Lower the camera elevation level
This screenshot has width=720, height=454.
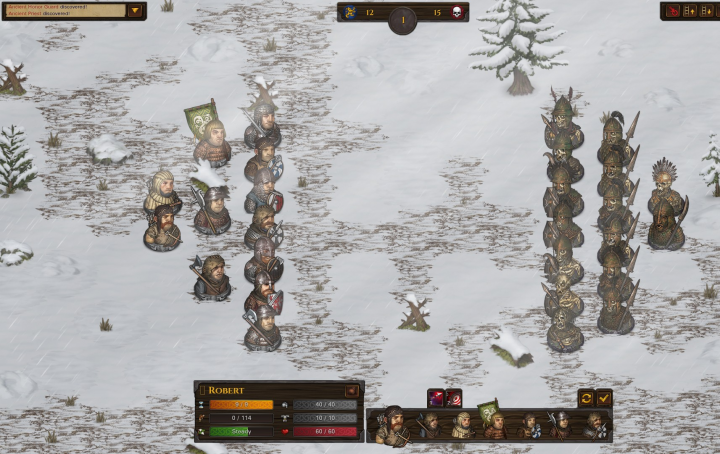point(704,11)
